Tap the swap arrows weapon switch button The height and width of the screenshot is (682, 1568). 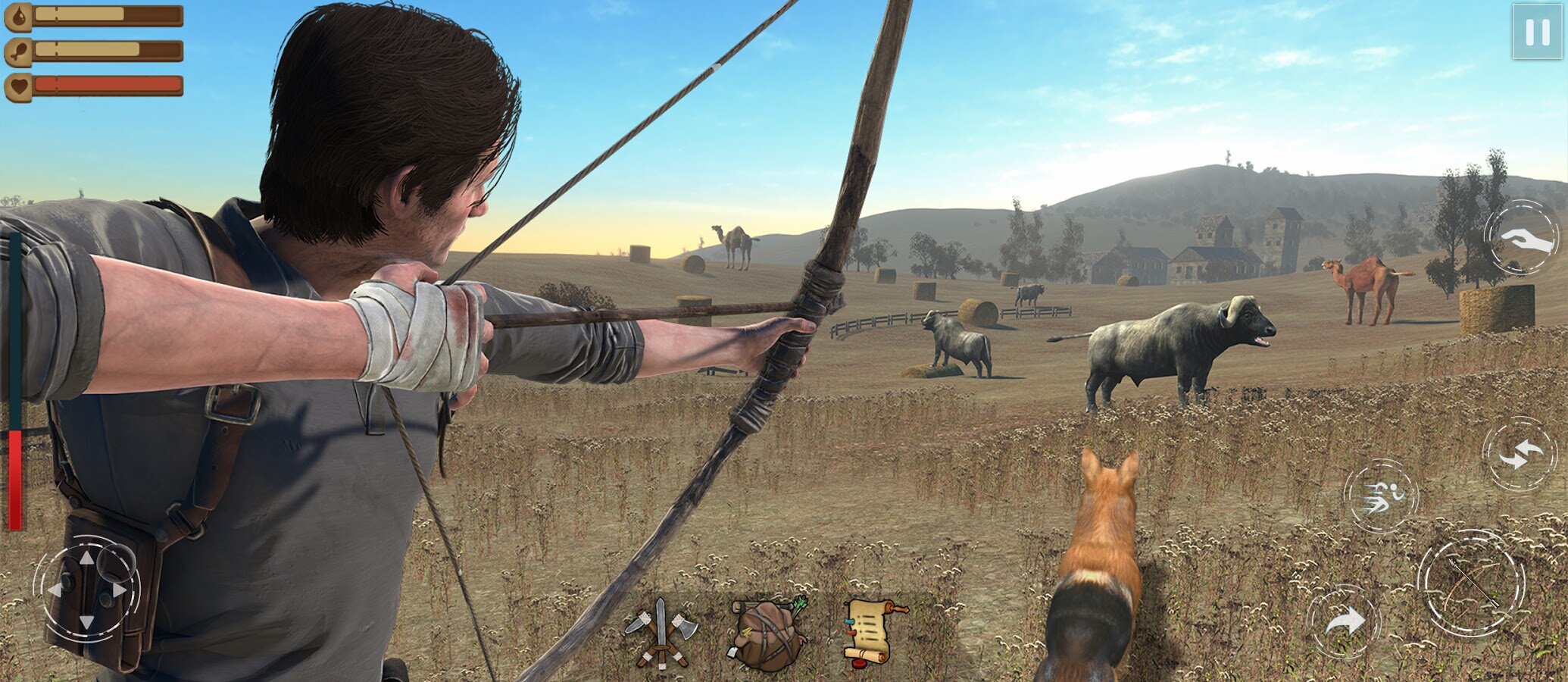1519,455
